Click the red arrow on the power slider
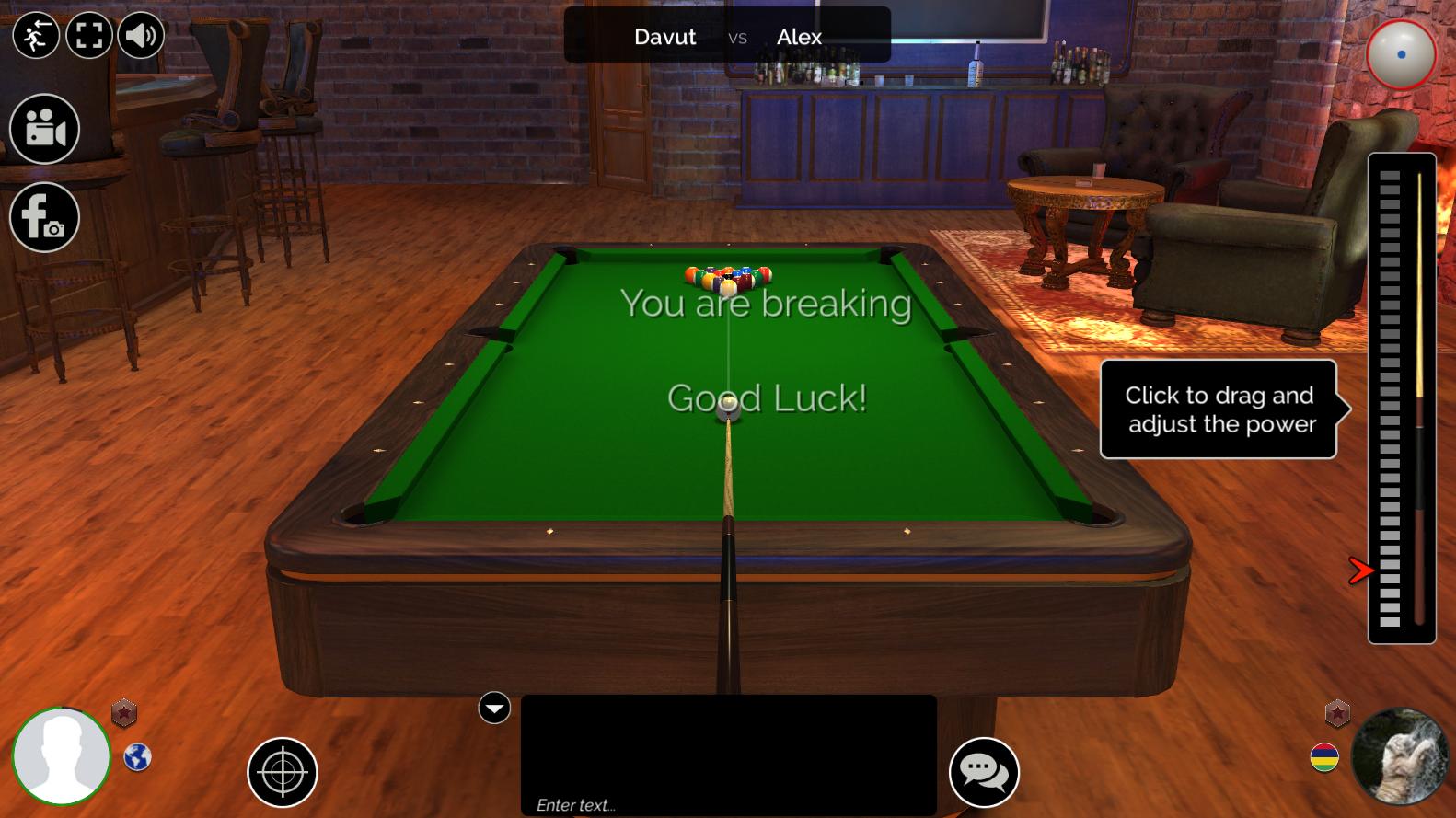The image size is (1456, 818). [1361, 571]
